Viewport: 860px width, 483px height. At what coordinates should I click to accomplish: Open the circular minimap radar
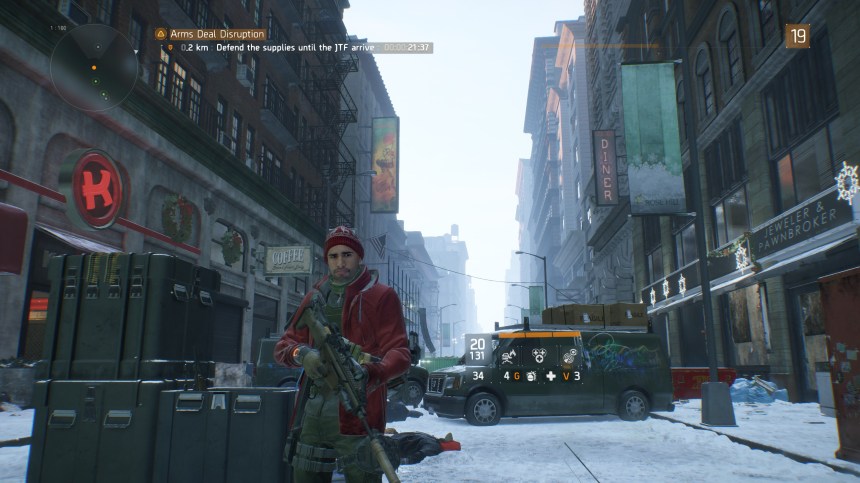[96, 66]
